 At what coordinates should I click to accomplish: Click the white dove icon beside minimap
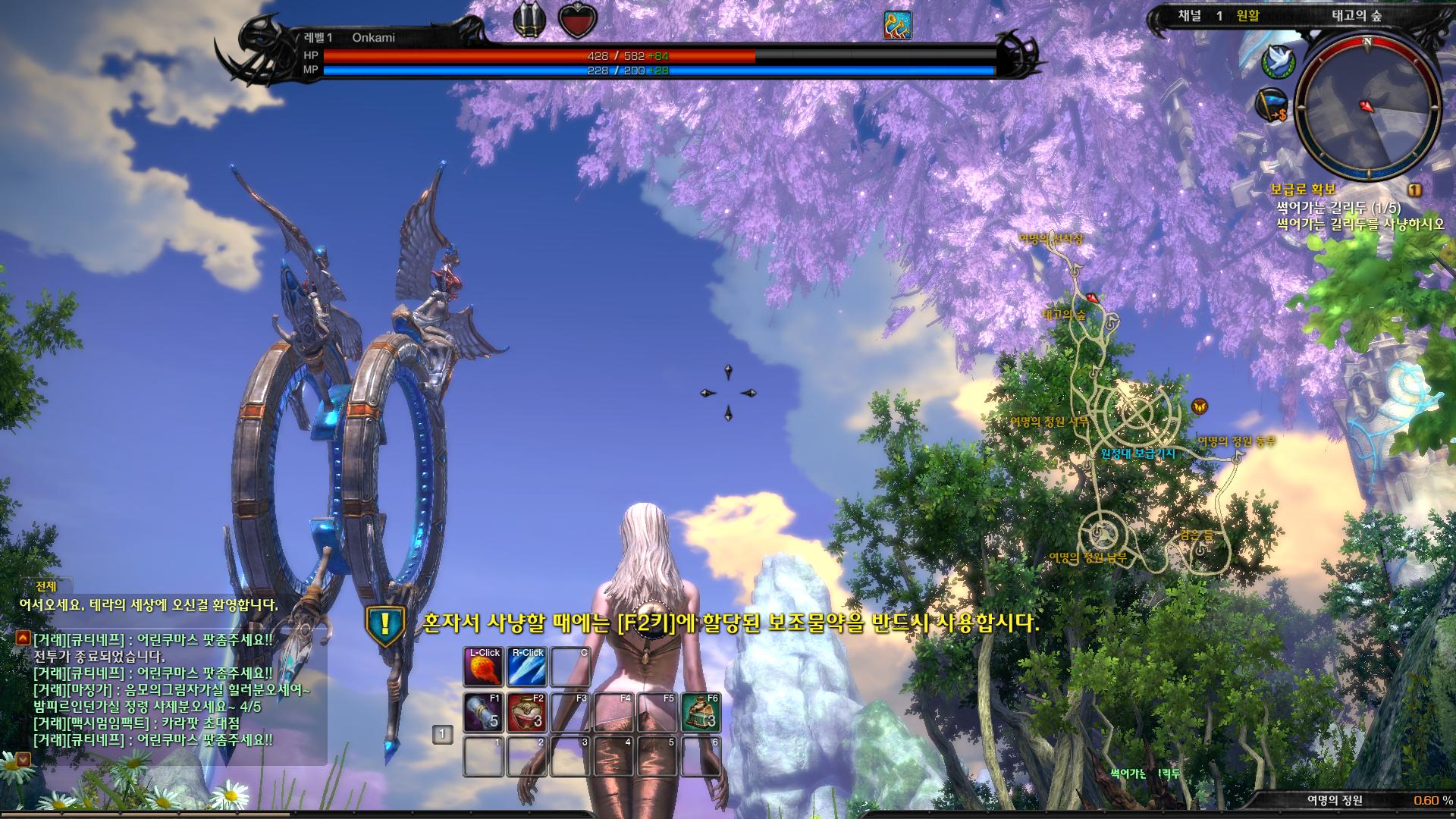[1278, 61]
